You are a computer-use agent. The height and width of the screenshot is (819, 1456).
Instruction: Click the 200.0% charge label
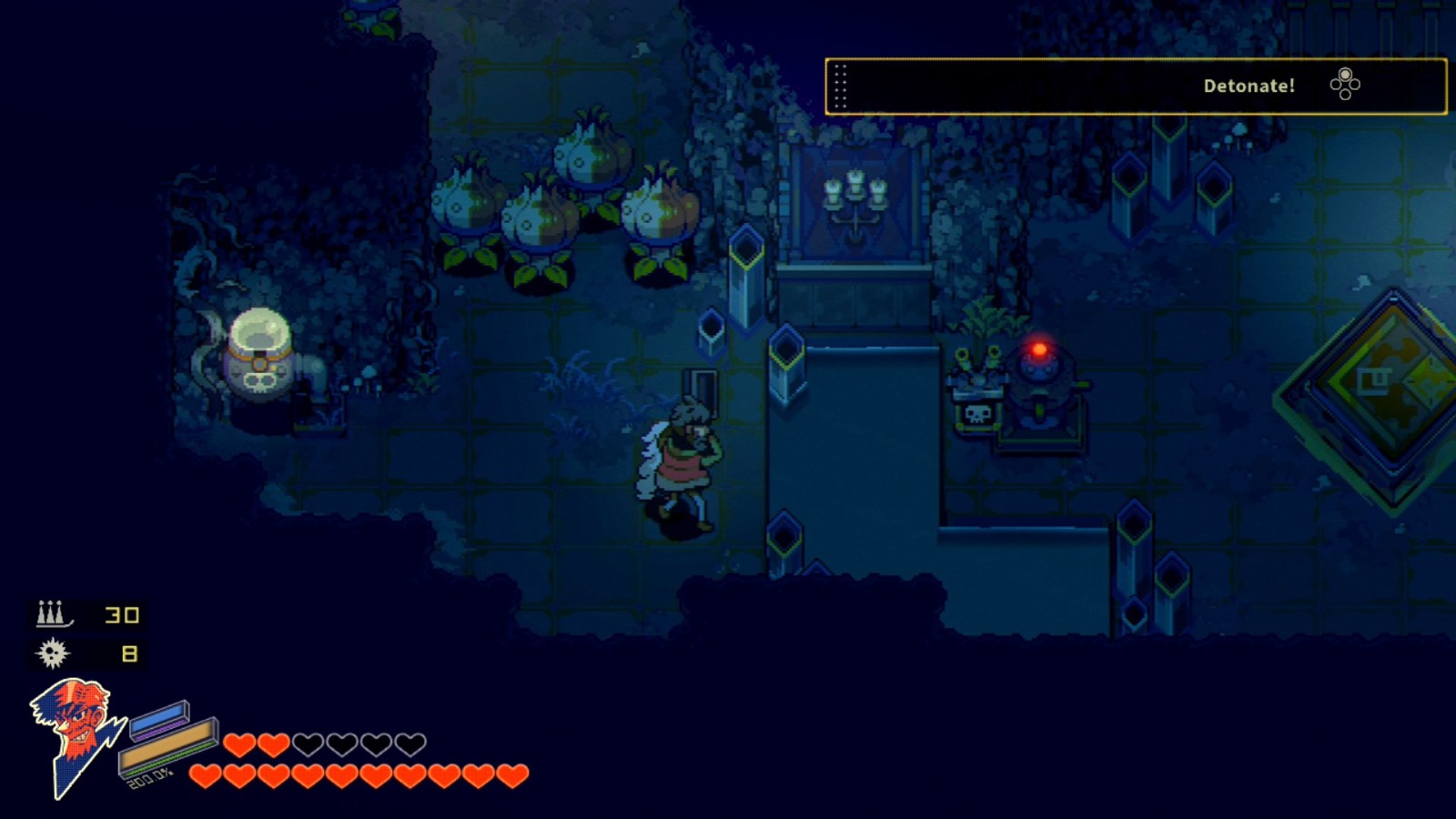click(150, 779)
